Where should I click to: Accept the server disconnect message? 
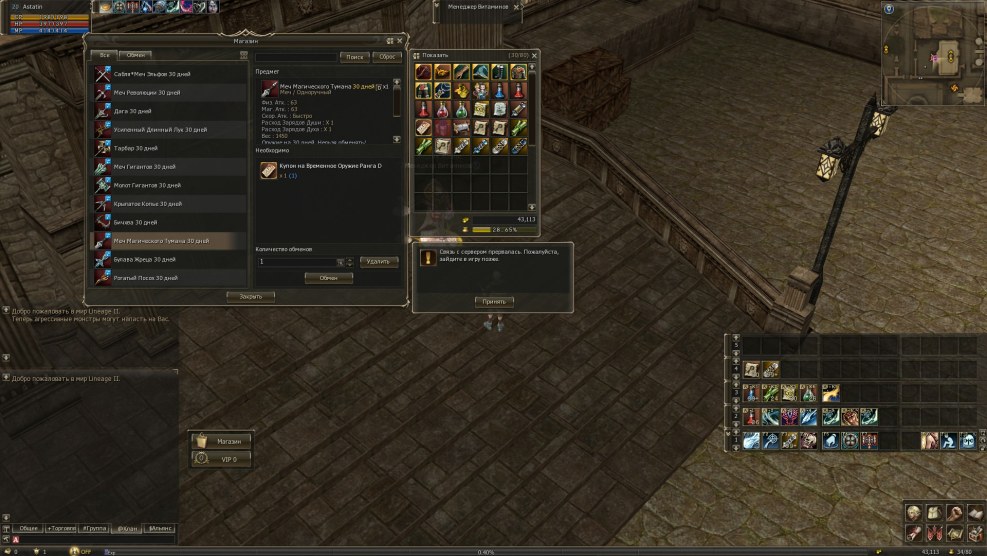(495, 301)
